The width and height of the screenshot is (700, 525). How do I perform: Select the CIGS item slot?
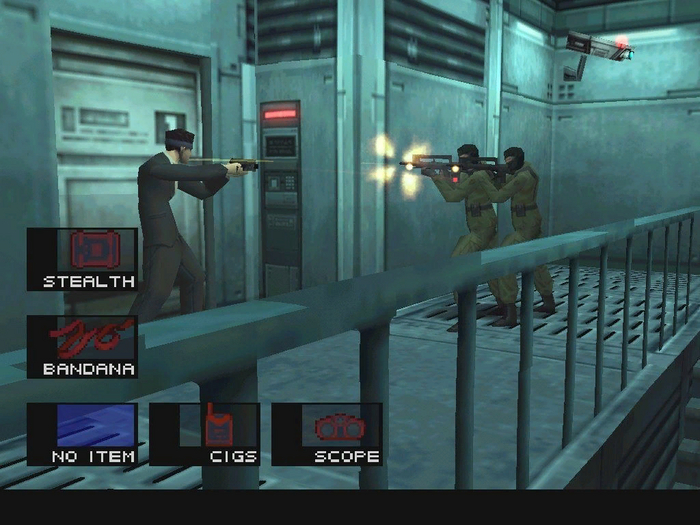point(205,433)
